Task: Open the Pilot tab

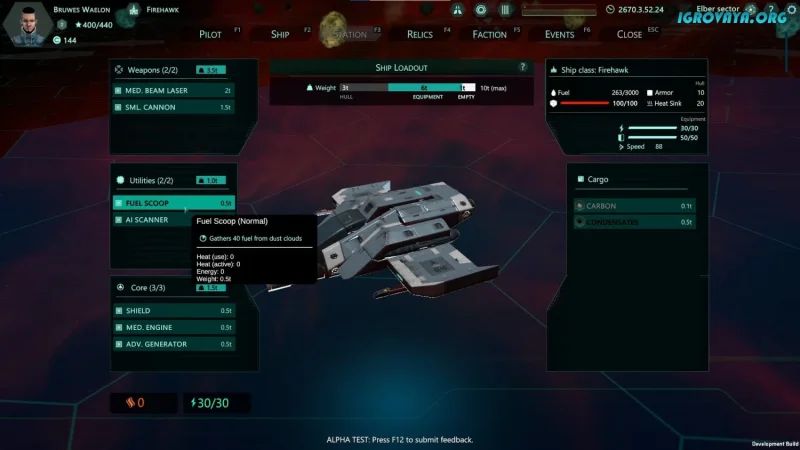Action: [210, 34]
